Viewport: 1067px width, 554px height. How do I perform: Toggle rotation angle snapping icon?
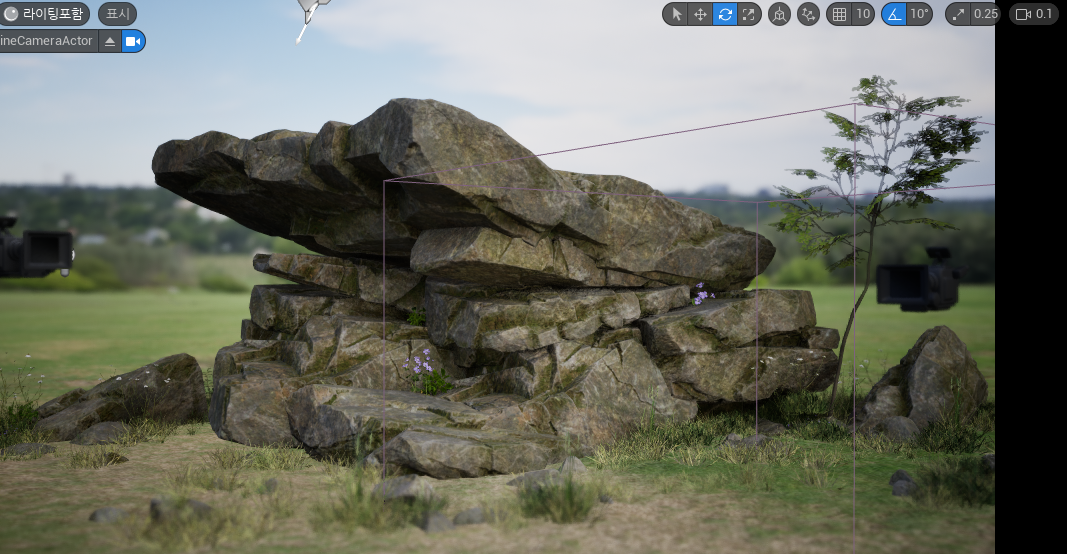894,14
